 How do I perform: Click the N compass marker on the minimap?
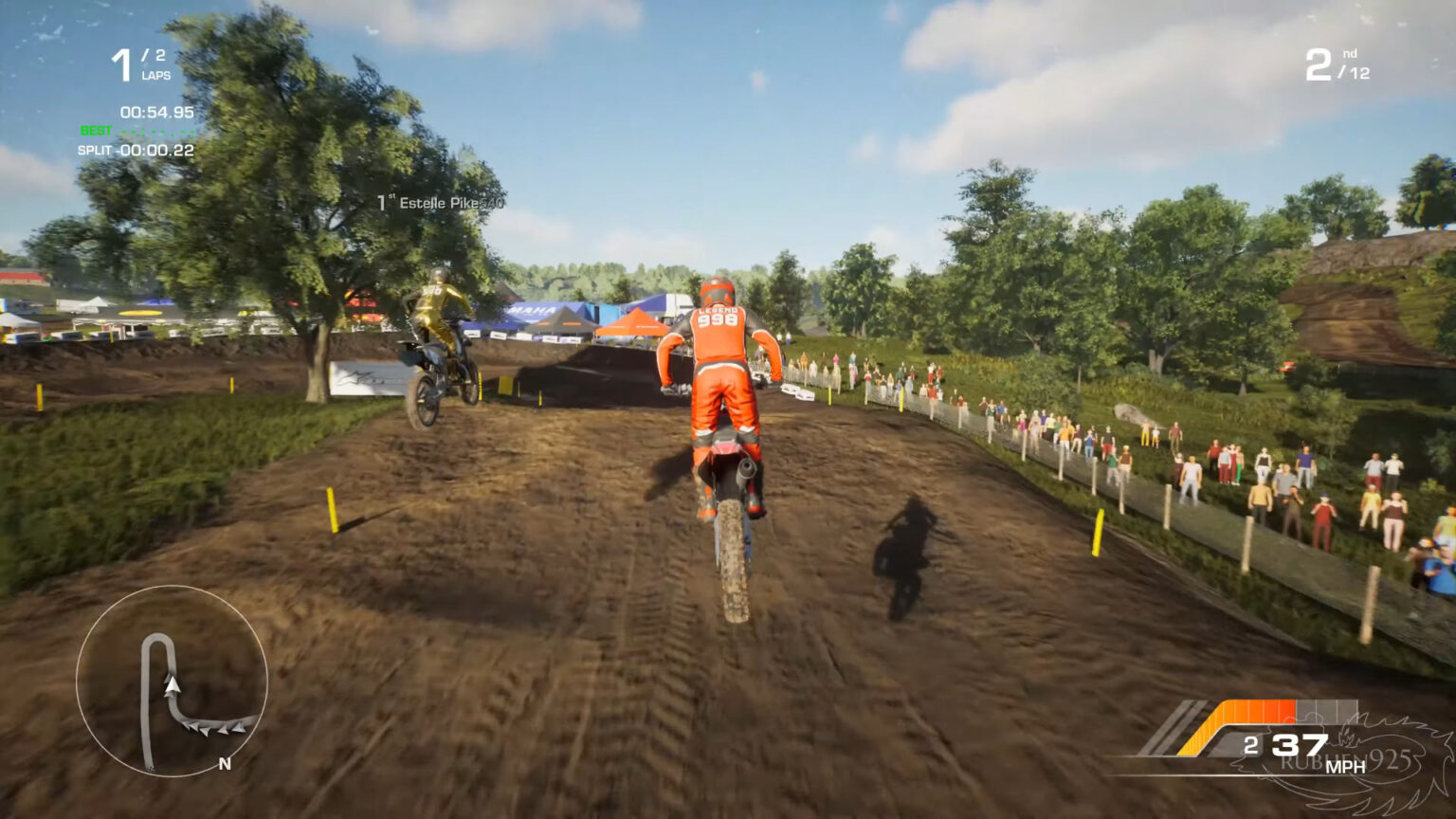coord(224,764)
